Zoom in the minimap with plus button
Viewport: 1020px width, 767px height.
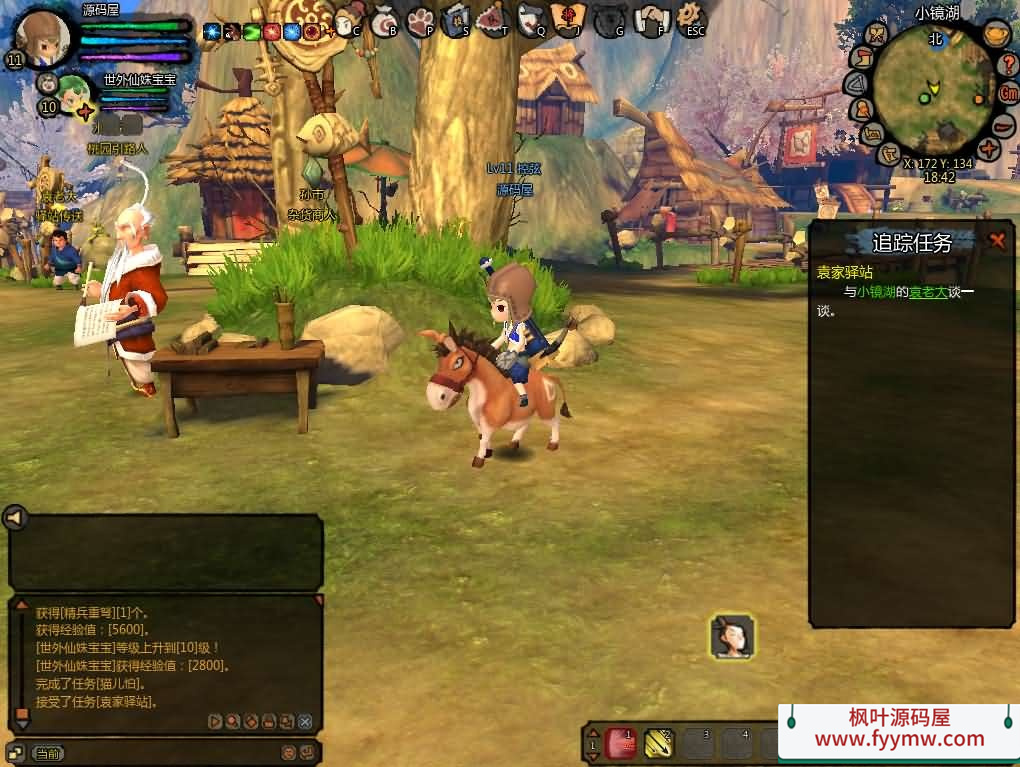[x=989, y=150]
